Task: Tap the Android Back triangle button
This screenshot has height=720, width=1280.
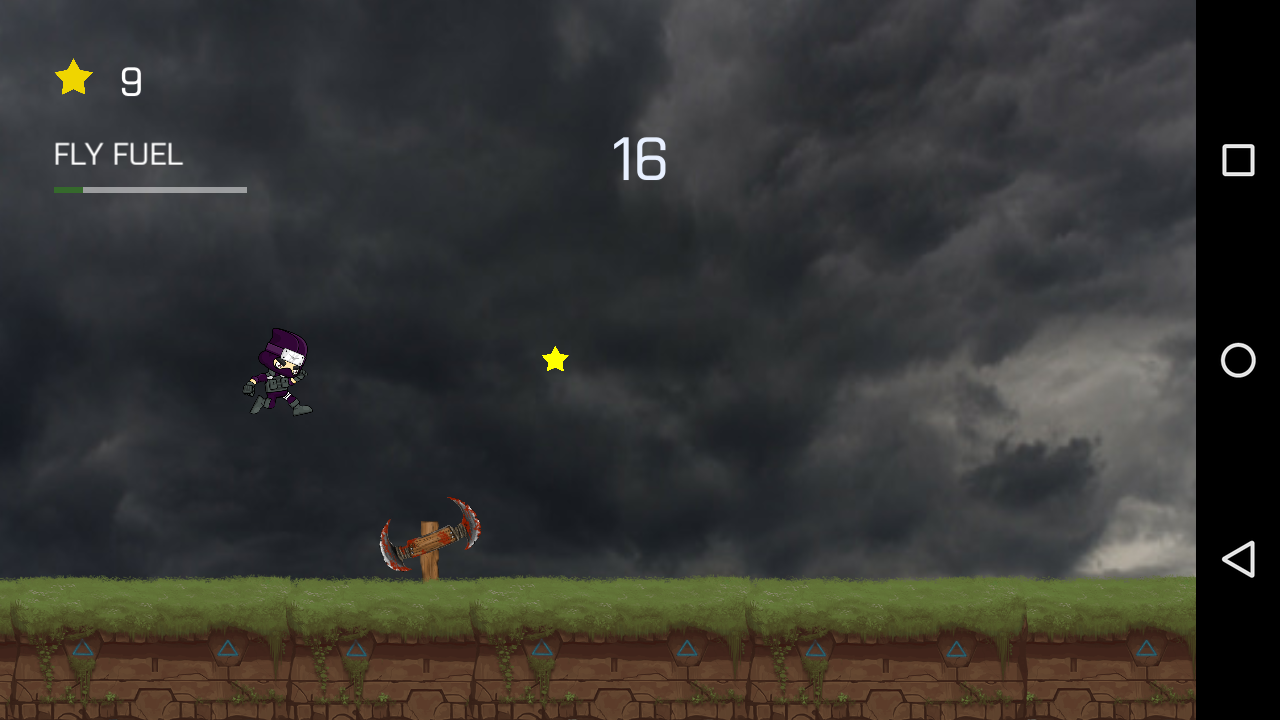Action: (1238, 560)
